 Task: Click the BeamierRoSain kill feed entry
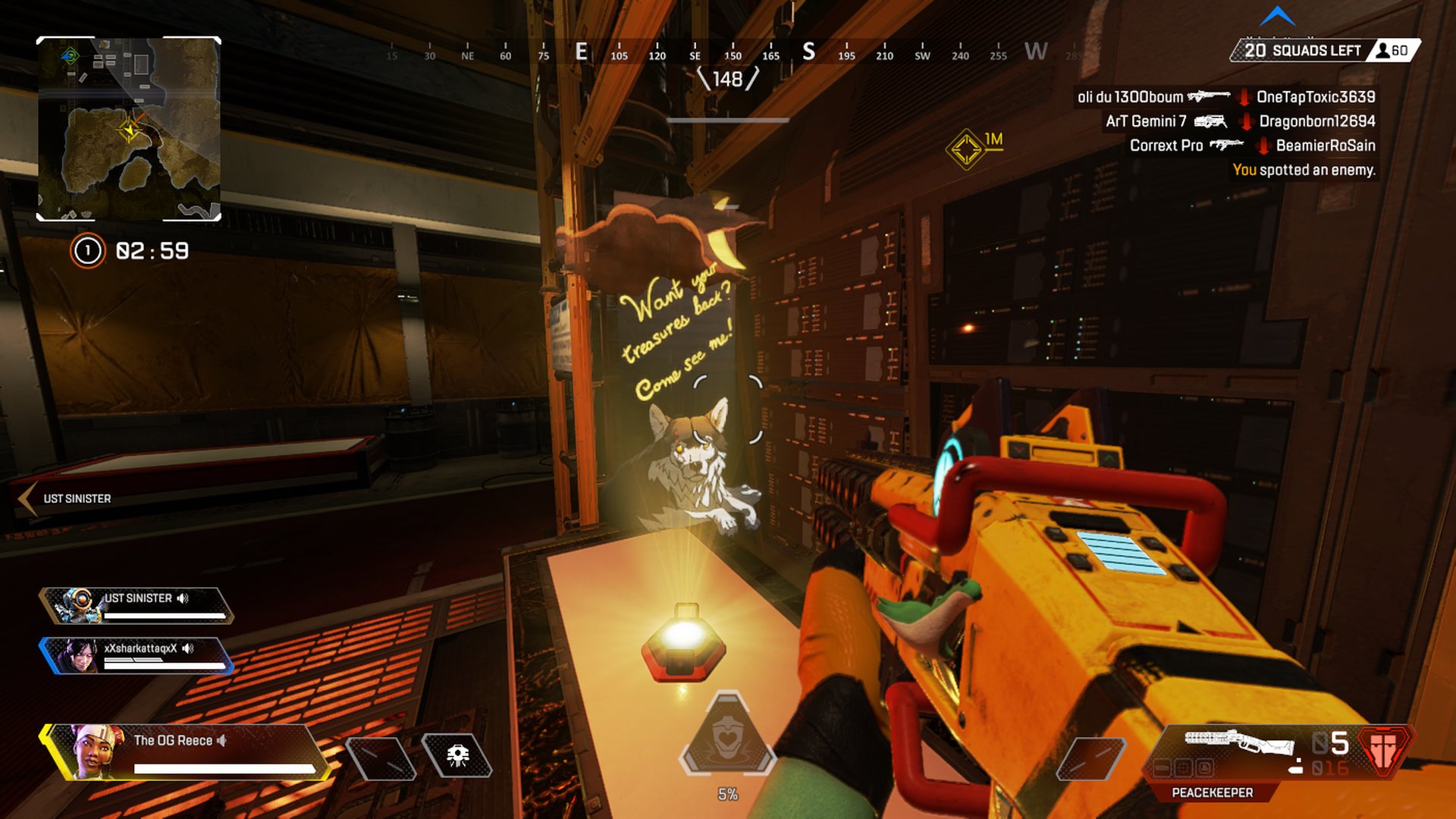click(1325, 146)
